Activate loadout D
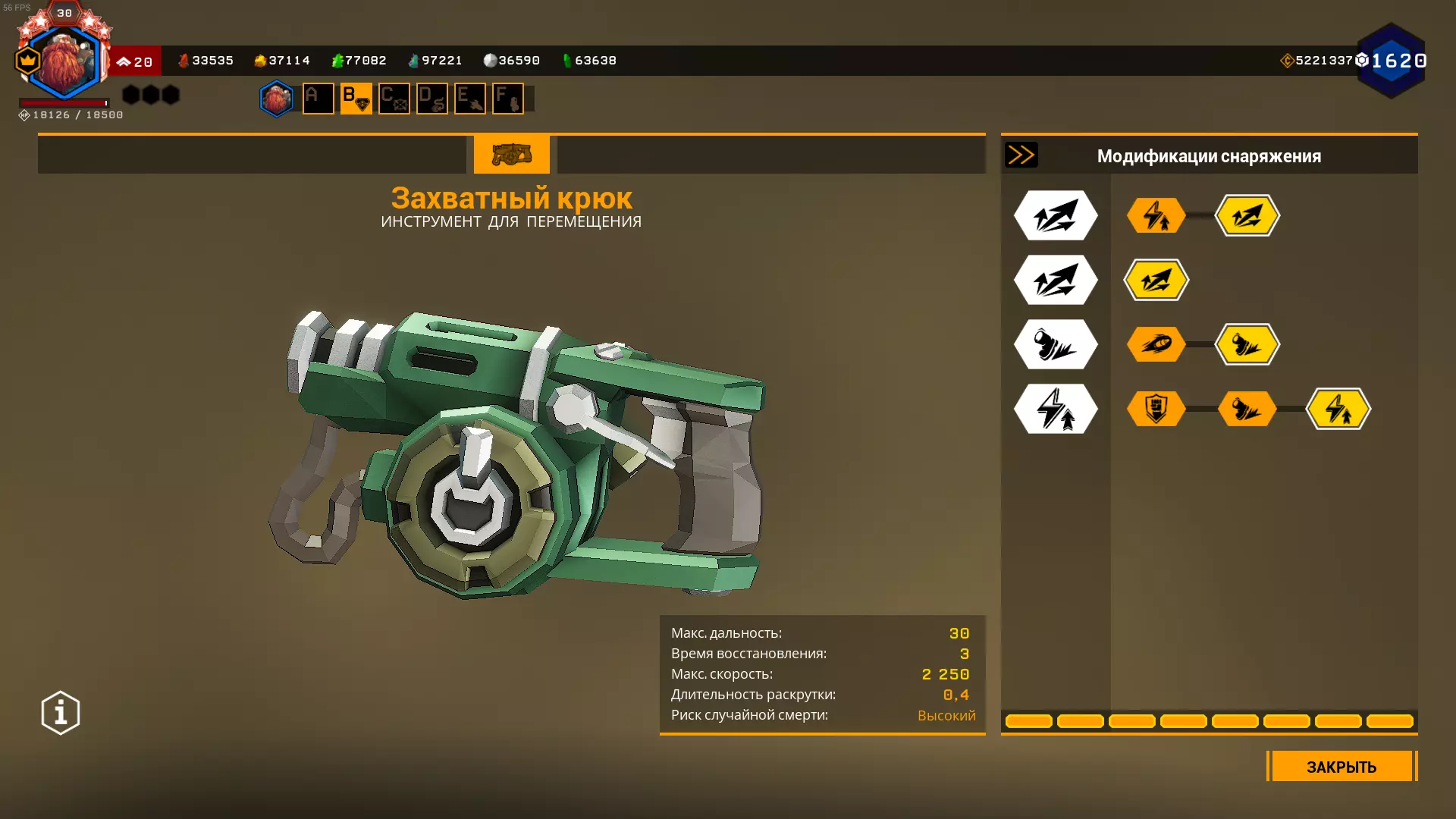1456x819 pixels. click(x=431, y=99)
